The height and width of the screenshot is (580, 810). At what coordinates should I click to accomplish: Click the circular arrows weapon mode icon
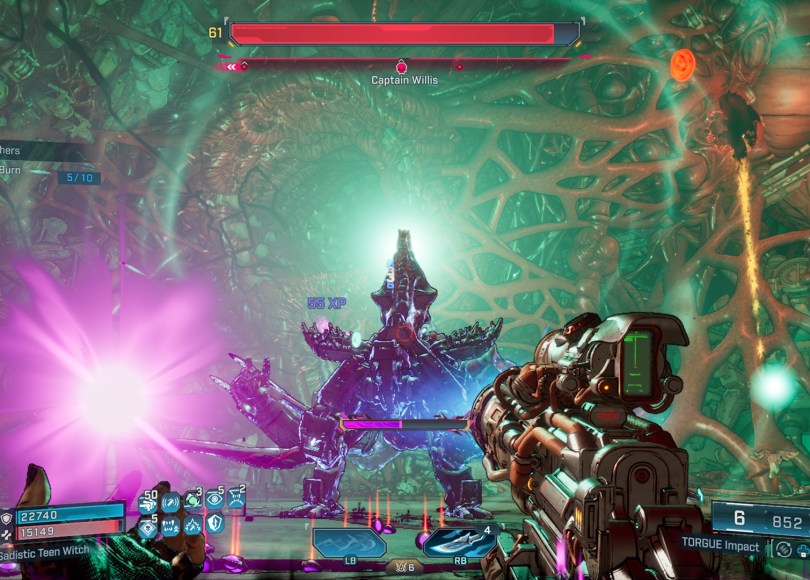783,548
